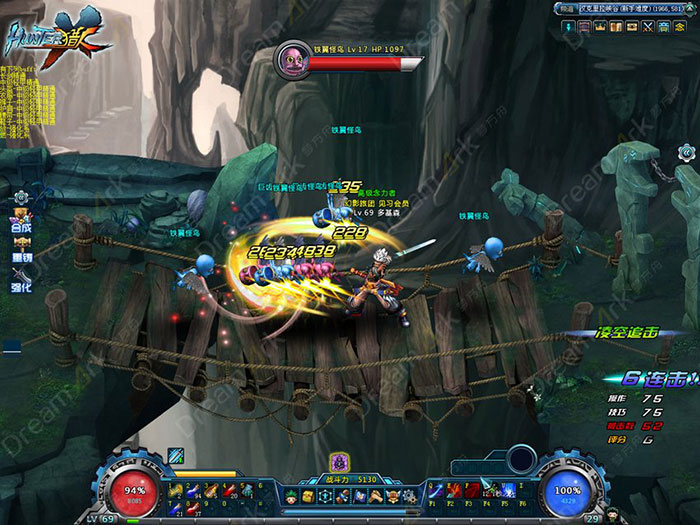Open the 频道 channel selector
The width and height of the screenshot is (700, 525).
[566, 8]
